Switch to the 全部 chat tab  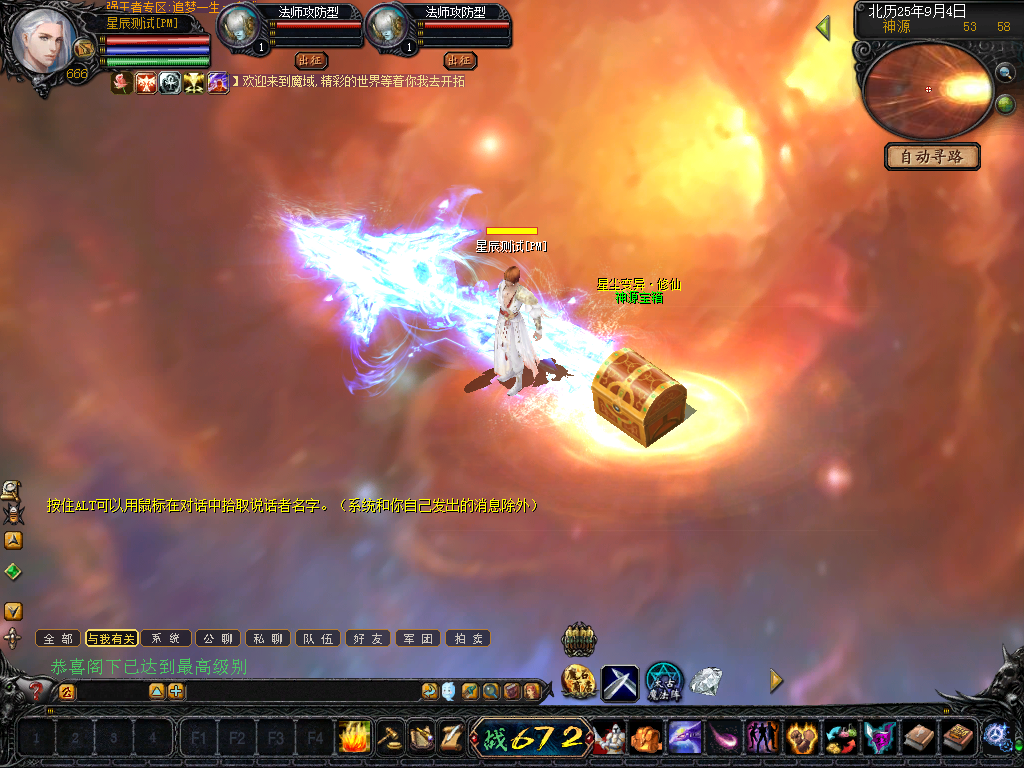(58, 638)
